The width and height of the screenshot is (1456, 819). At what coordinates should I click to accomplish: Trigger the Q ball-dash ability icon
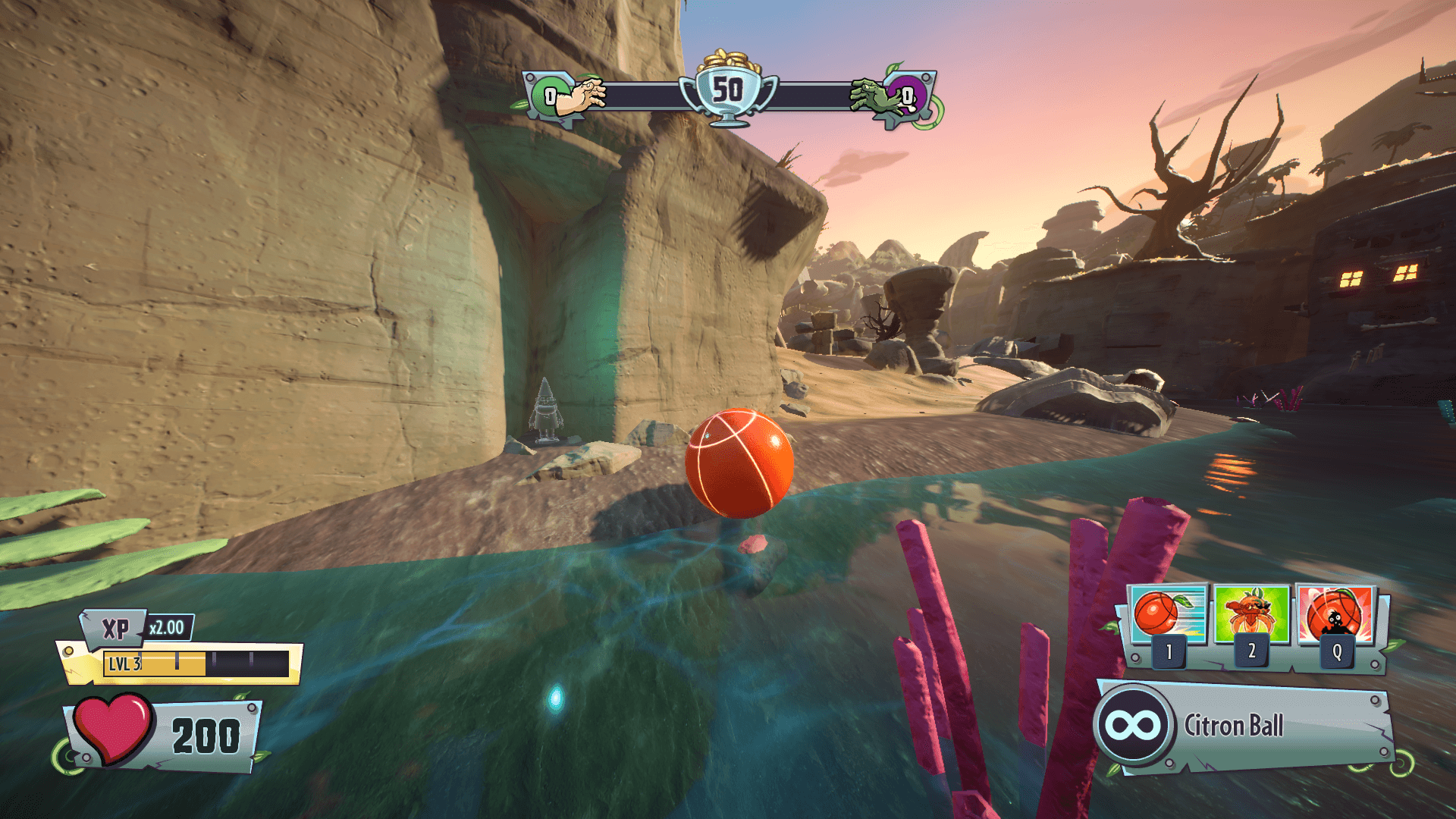pyautogui.click(x=1335, y=615)
